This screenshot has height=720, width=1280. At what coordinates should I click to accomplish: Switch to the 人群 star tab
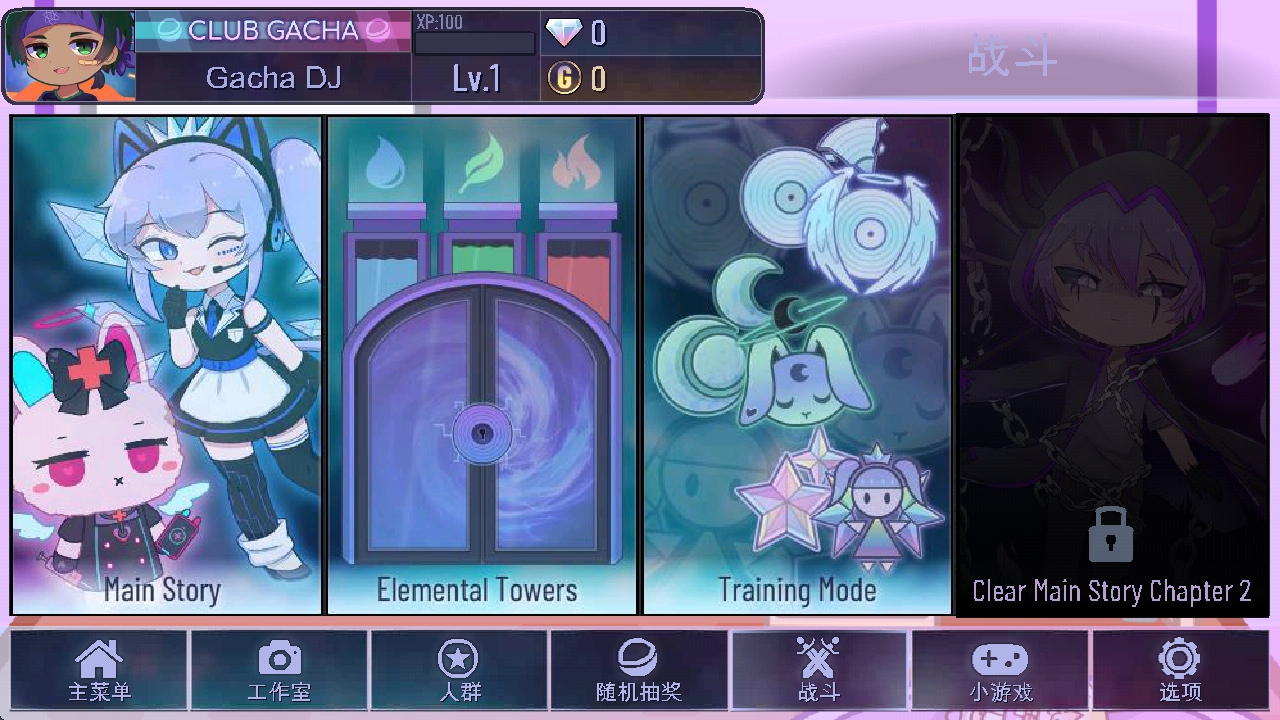point(459,670)
